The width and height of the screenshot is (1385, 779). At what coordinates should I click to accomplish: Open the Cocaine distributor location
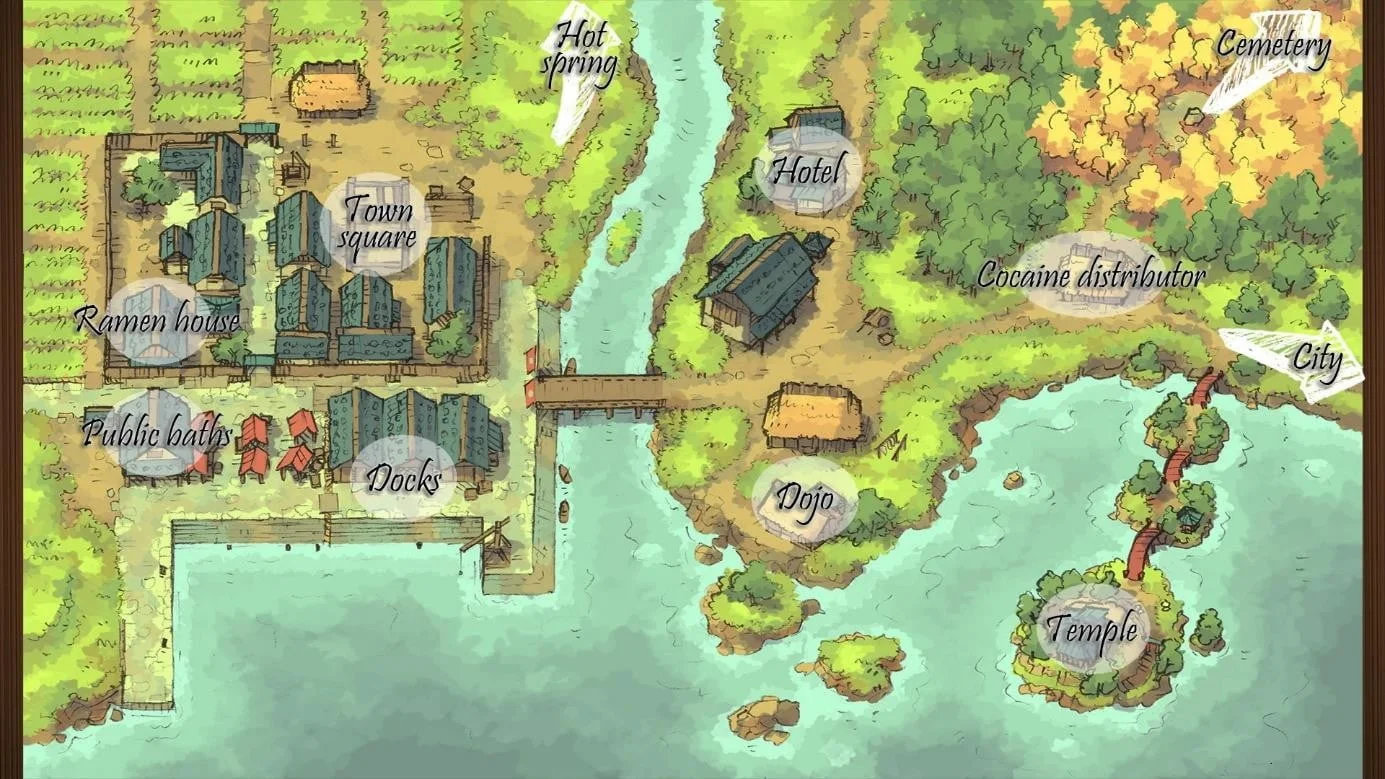coord(1090,275)
